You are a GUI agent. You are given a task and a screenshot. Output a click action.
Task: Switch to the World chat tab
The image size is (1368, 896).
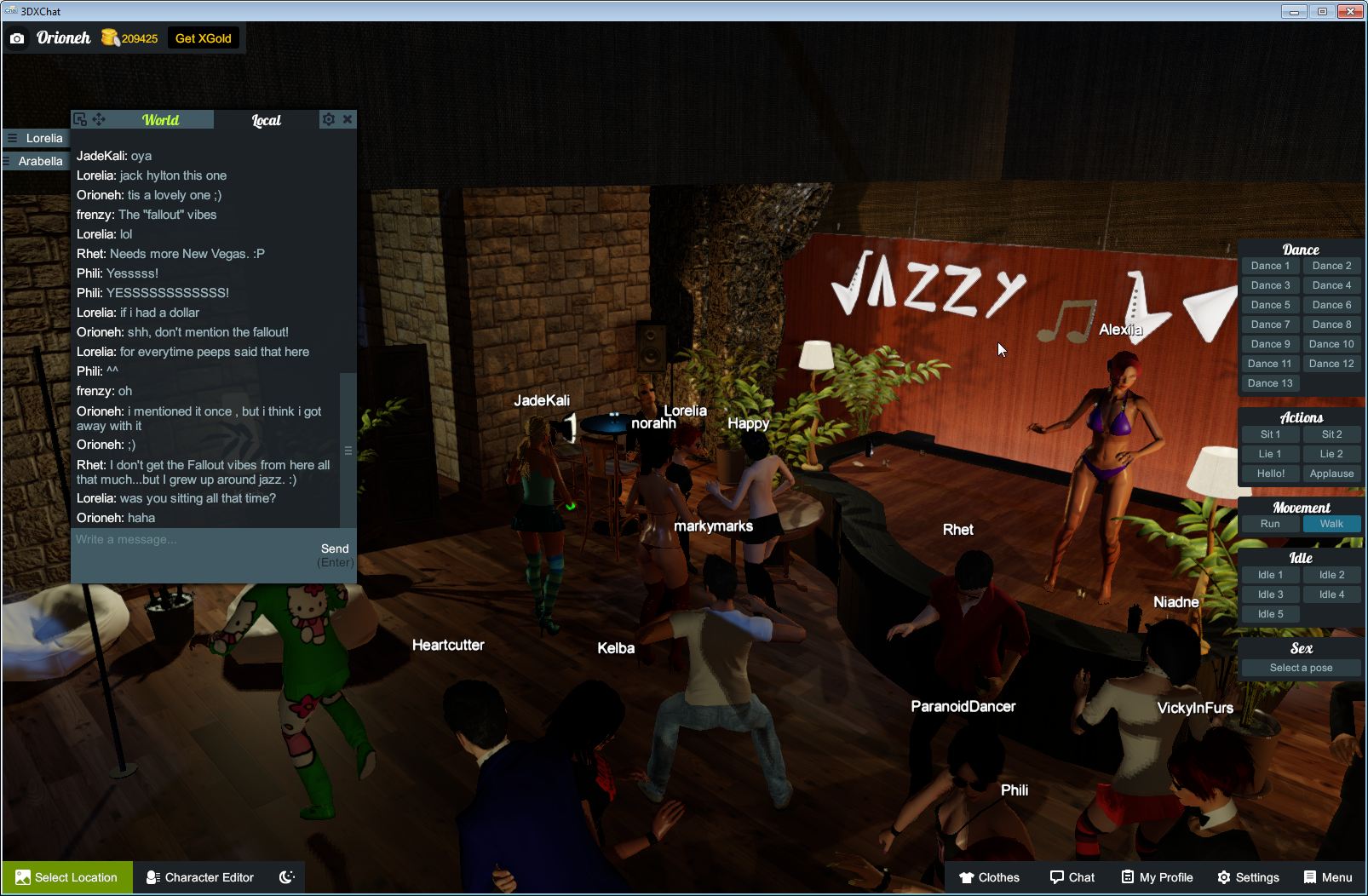tap(160, 120)
